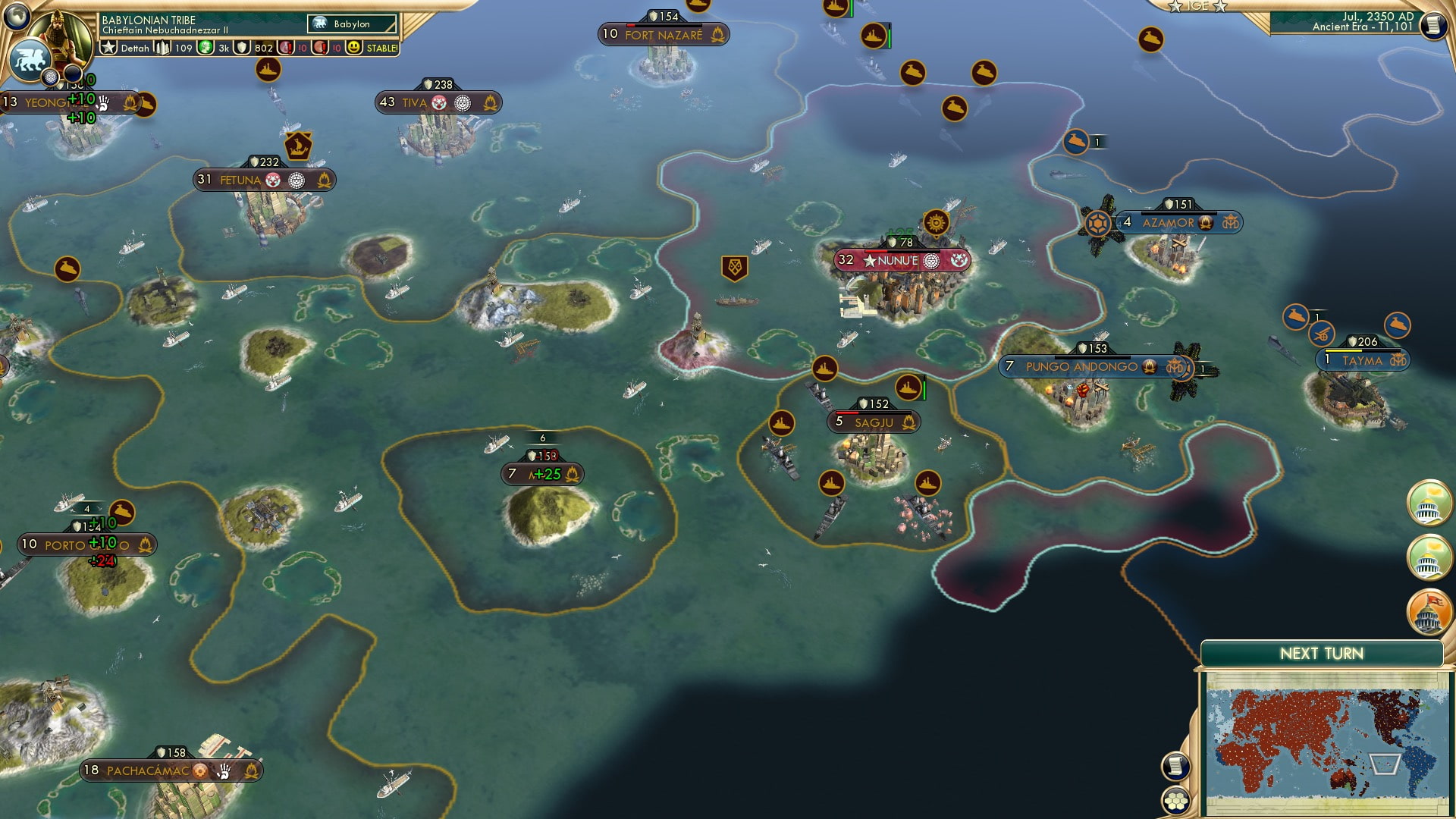Click Nunu'e's red health bar
The width and height of the screenshot is (1456, 819).
pos(876,251)
